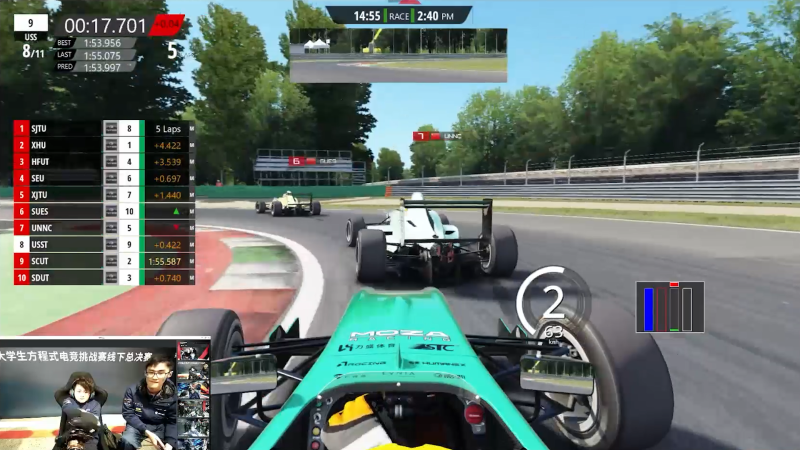Click the SEU leaderboard entry
This screenshot has height=450, width=800.
(60, 178)
